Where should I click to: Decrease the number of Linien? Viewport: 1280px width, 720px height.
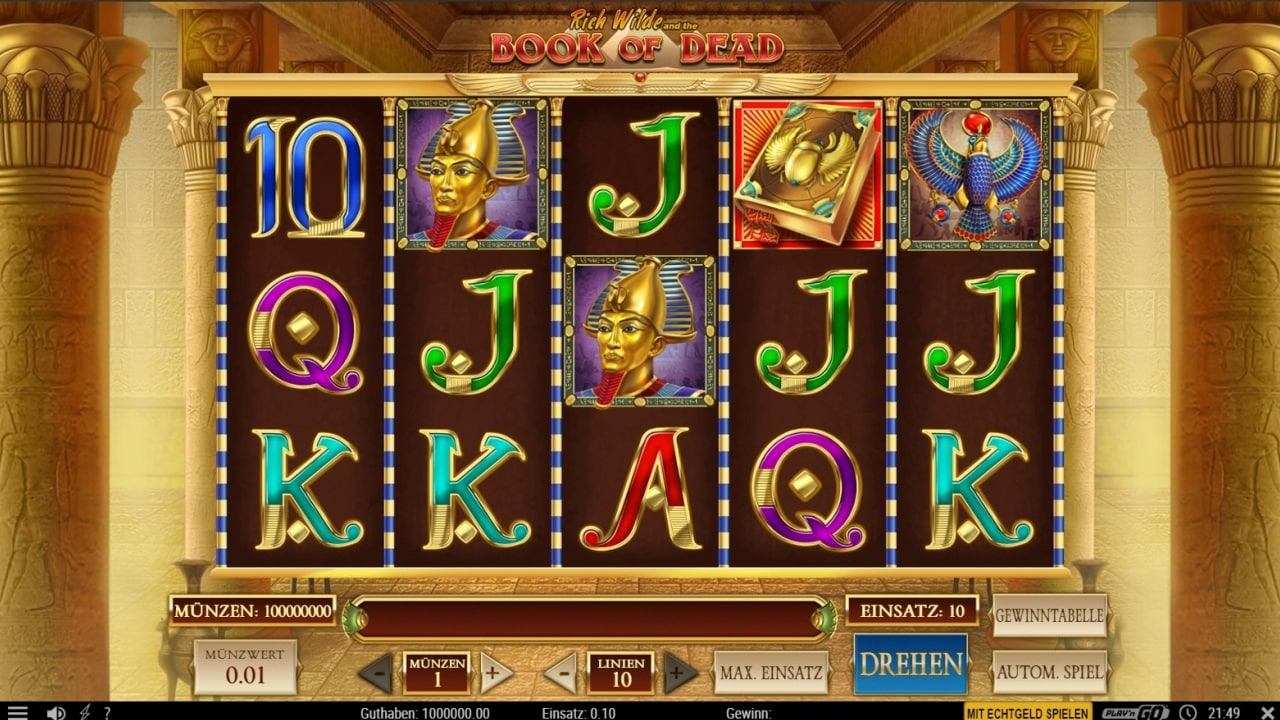[561, 673]
